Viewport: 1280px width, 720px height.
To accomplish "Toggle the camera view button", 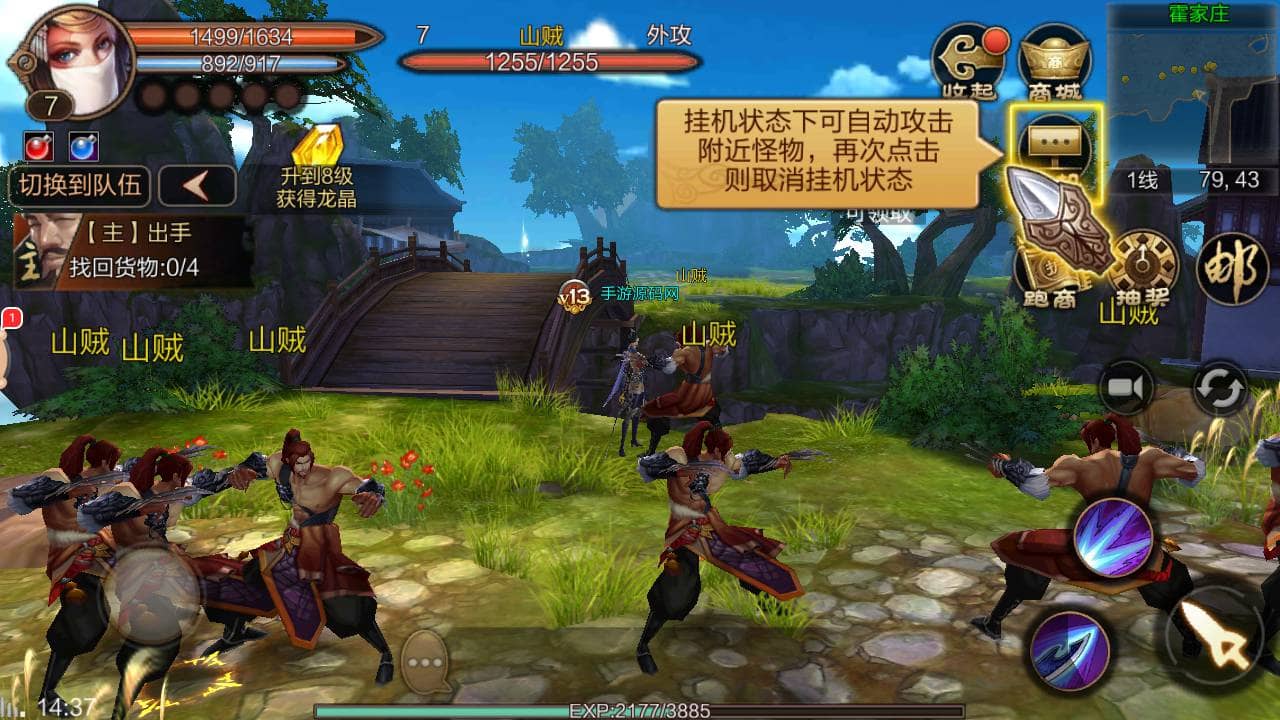I will pyautogui.click(x=1128, y=388).
